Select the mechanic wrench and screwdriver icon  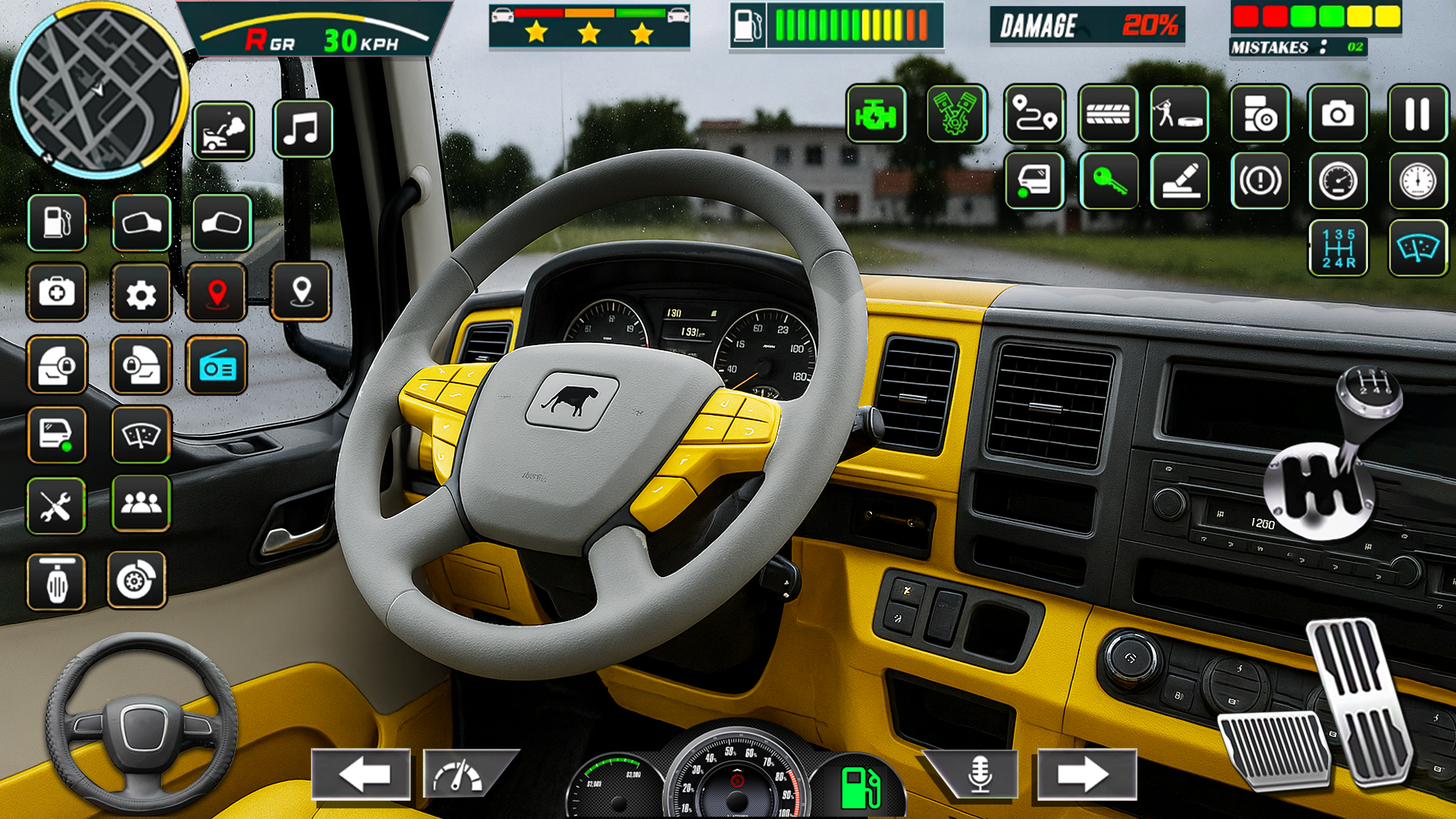(58, 506)
